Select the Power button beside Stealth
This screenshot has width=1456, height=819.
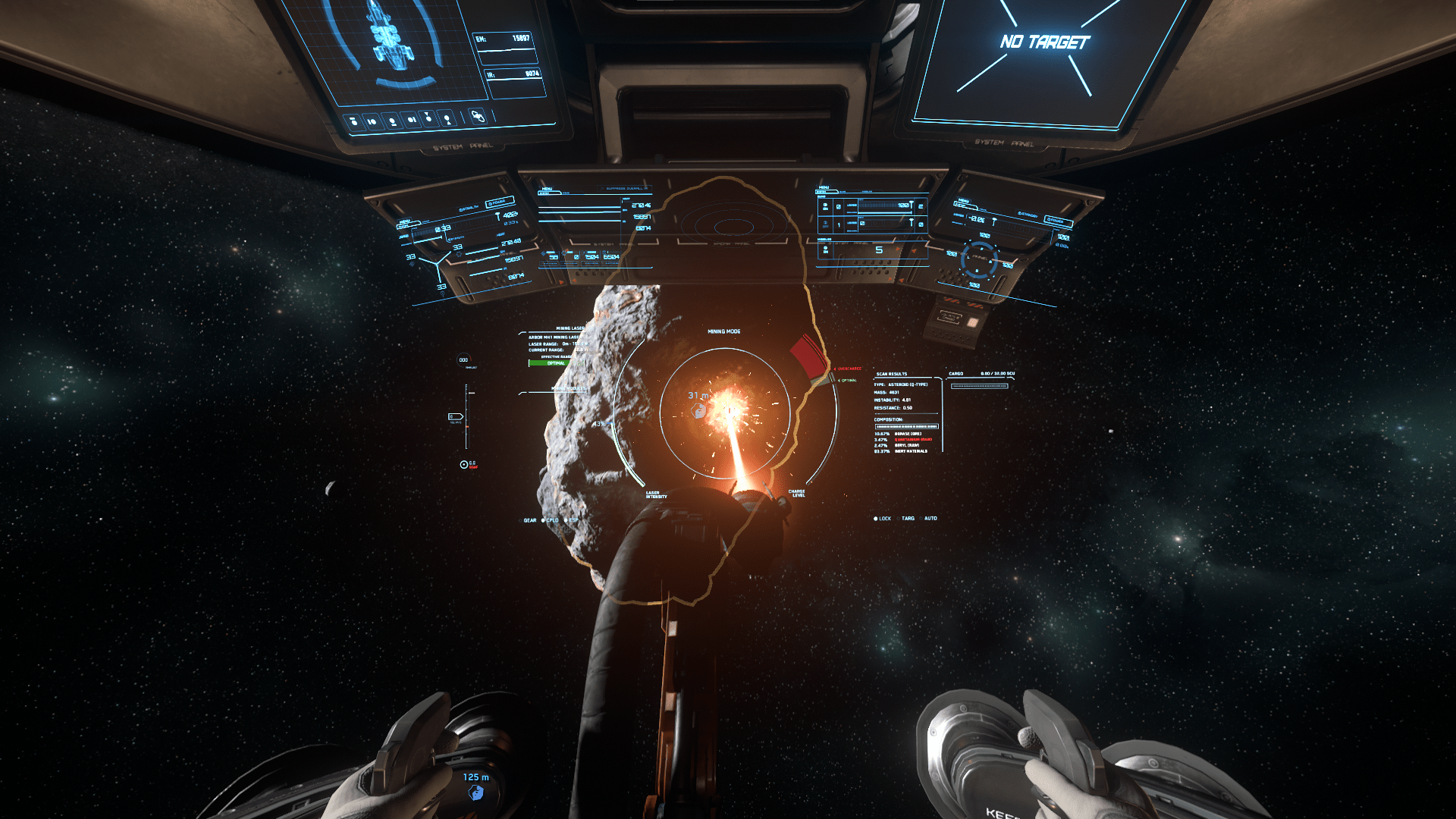point(500,202)
